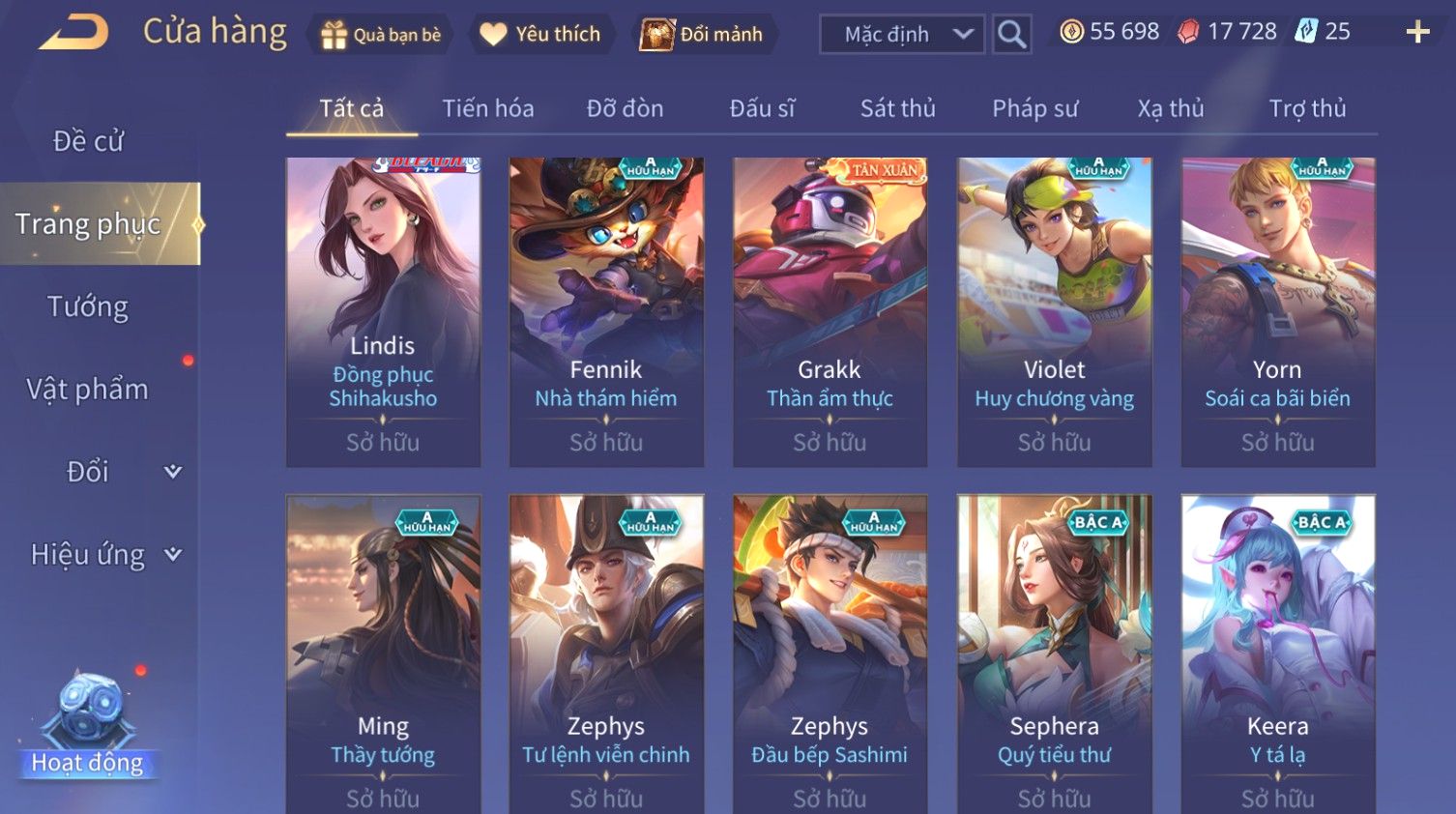The image size is (1456, 814).
Task: Open the Đề cử menu section
Action: tap(88, 141)
